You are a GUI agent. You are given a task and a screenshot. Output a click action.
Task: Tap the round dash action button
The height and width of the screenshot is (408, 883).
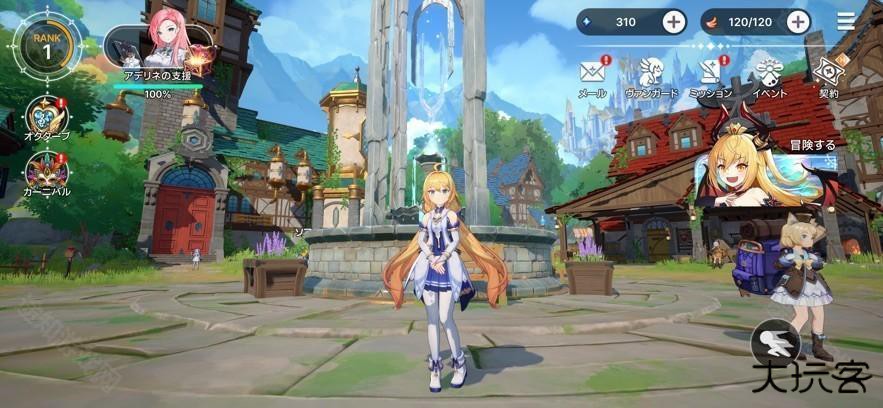(776, 343)
